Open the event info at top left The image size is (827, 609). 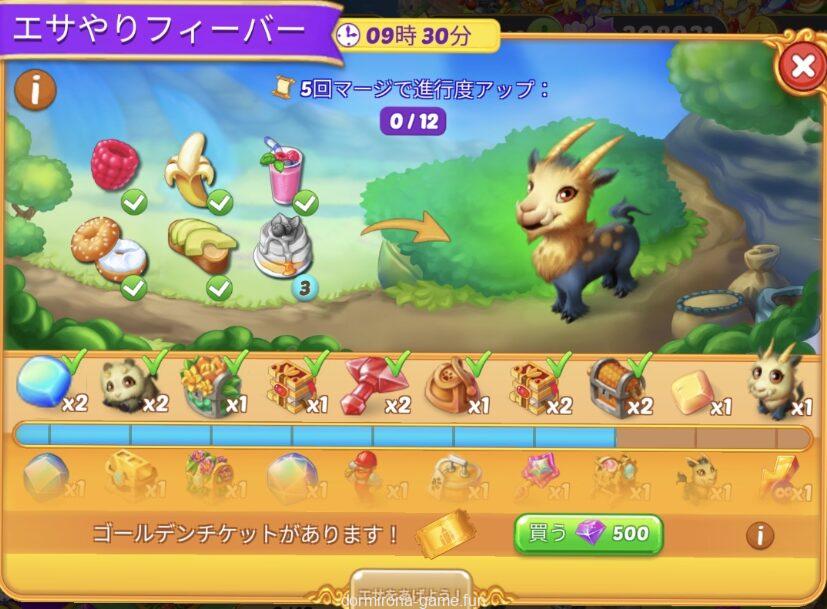(x=35, y=90)
